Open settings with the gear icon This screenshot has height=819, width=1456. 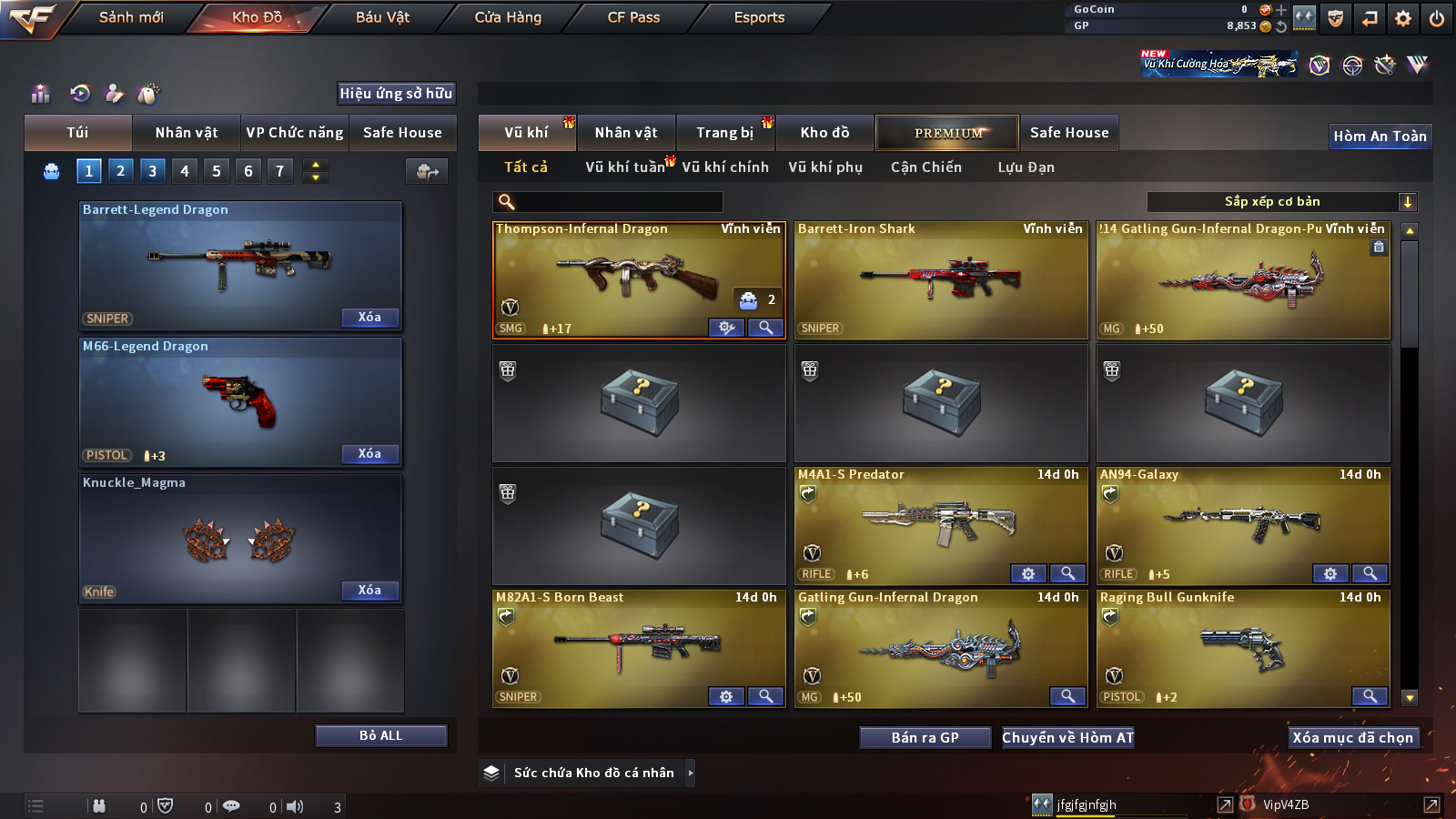[1403, 18]
